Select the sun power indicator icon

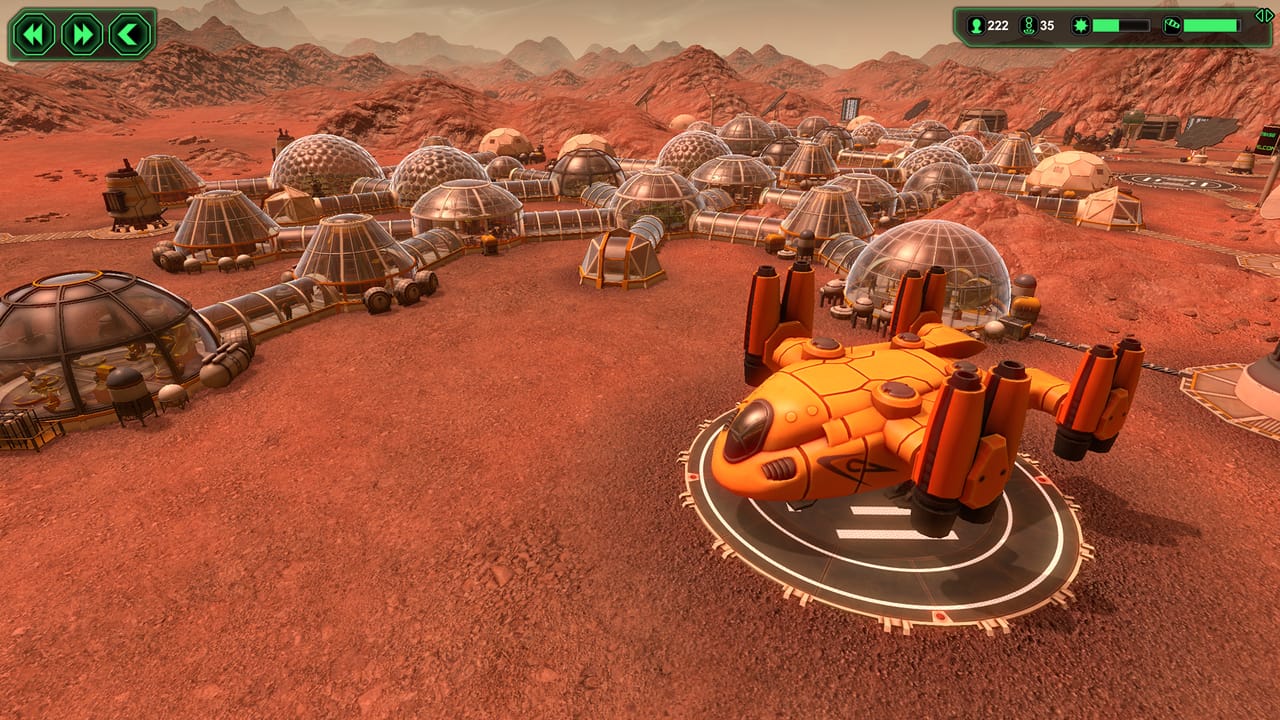(x=1081, y=24)
